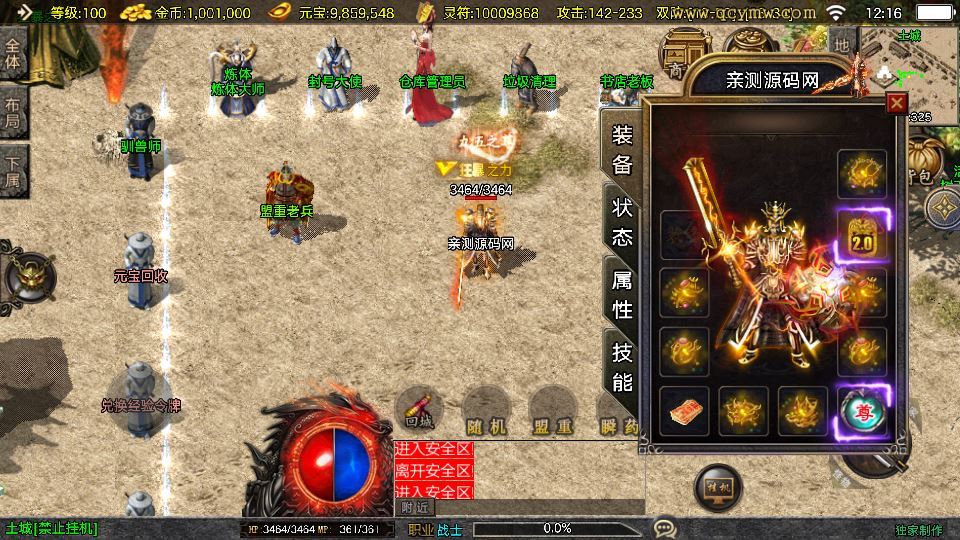Select the 尊 emblem equipment slot
Viewport: 960px width, 540px height.
[x=862, y=411]
